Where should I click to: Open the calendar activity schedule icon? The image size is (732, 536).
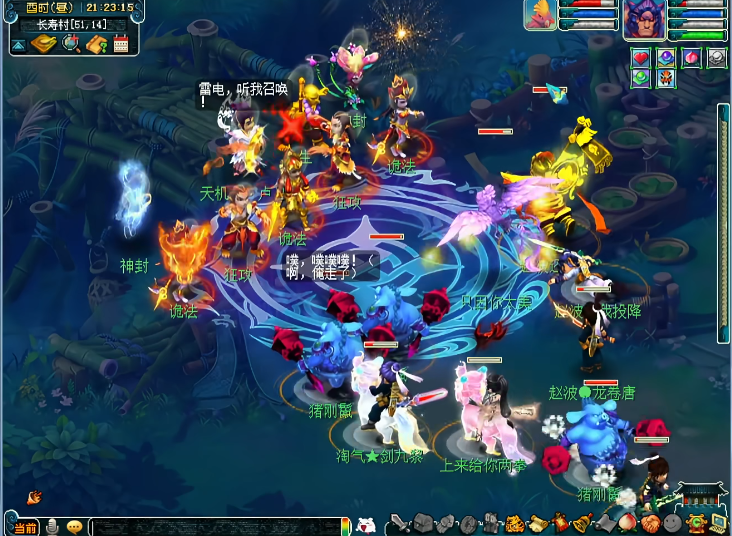point(122,44)
